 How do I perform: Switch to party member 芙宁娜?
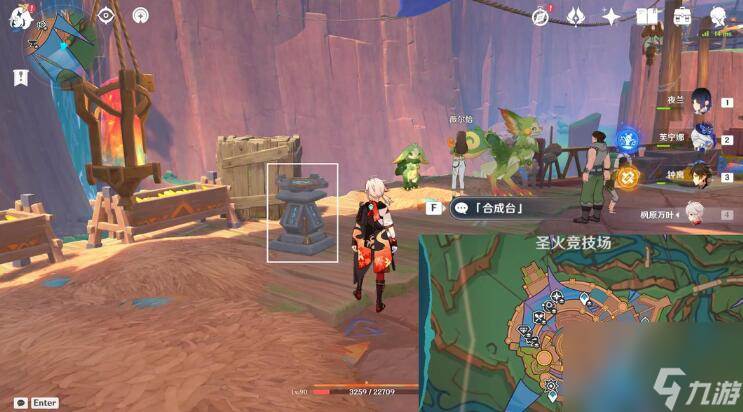[x=700, y=138]
